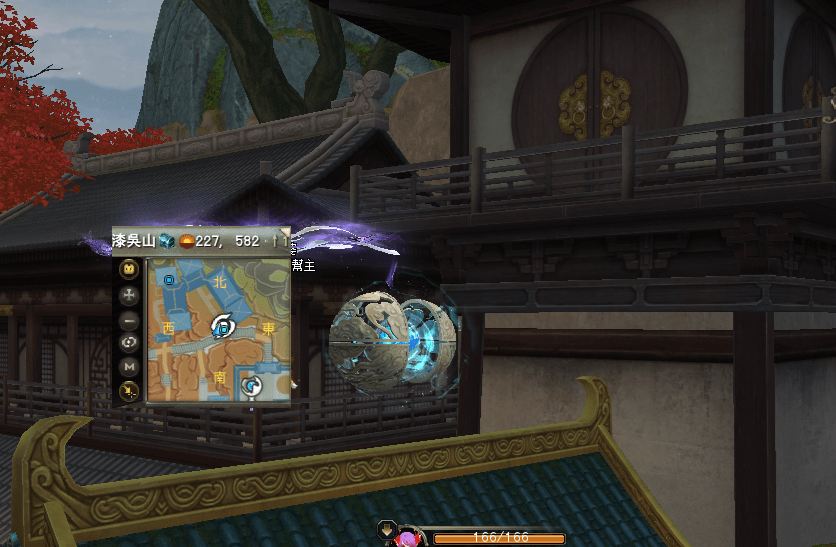The width and height of the screenshot is (836, 547).
Task: Click the player swirl marker on minimap
Action: coord(223,324)
